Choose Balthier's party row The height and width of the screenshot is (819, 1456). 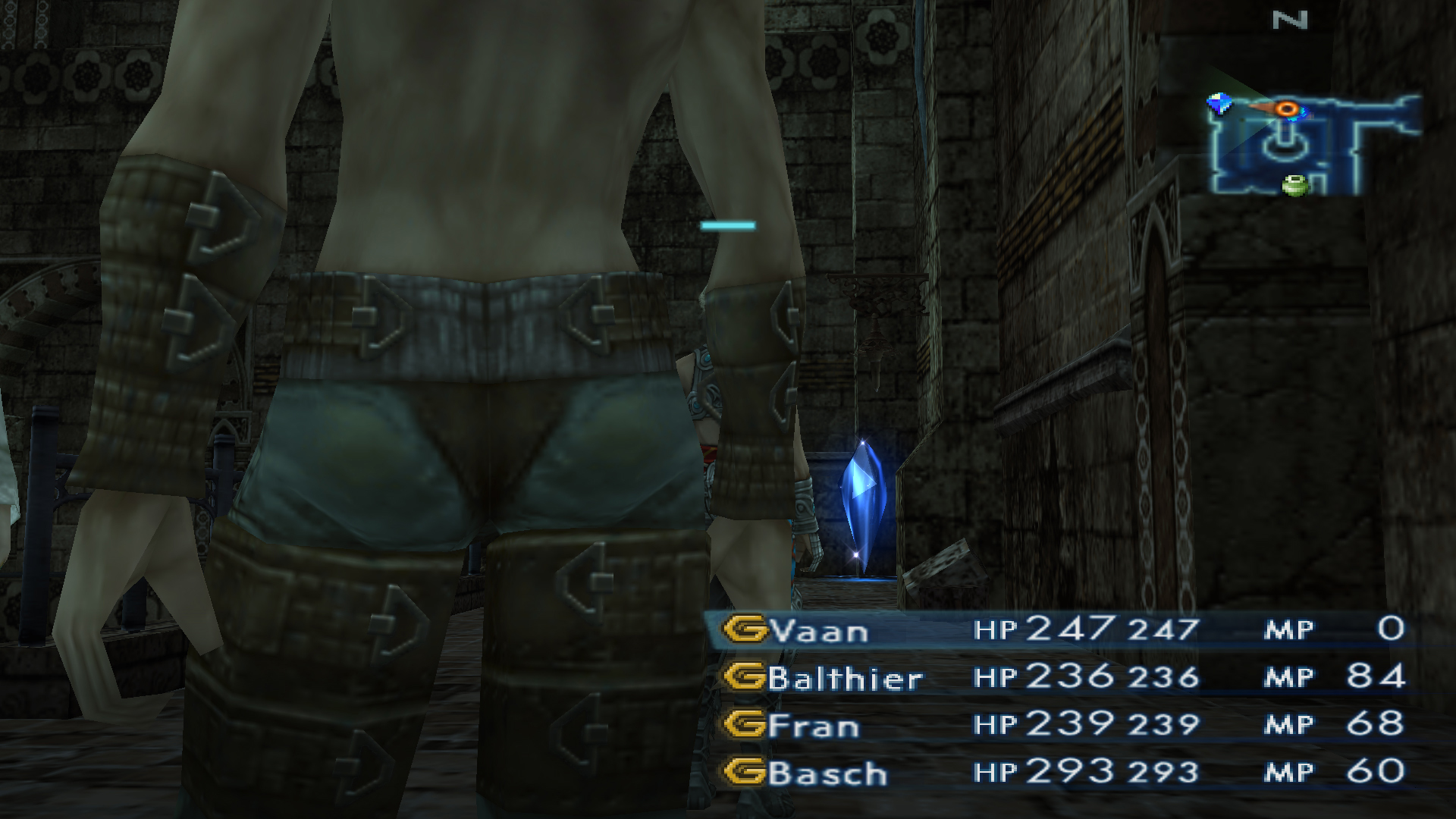coord(845,678)
